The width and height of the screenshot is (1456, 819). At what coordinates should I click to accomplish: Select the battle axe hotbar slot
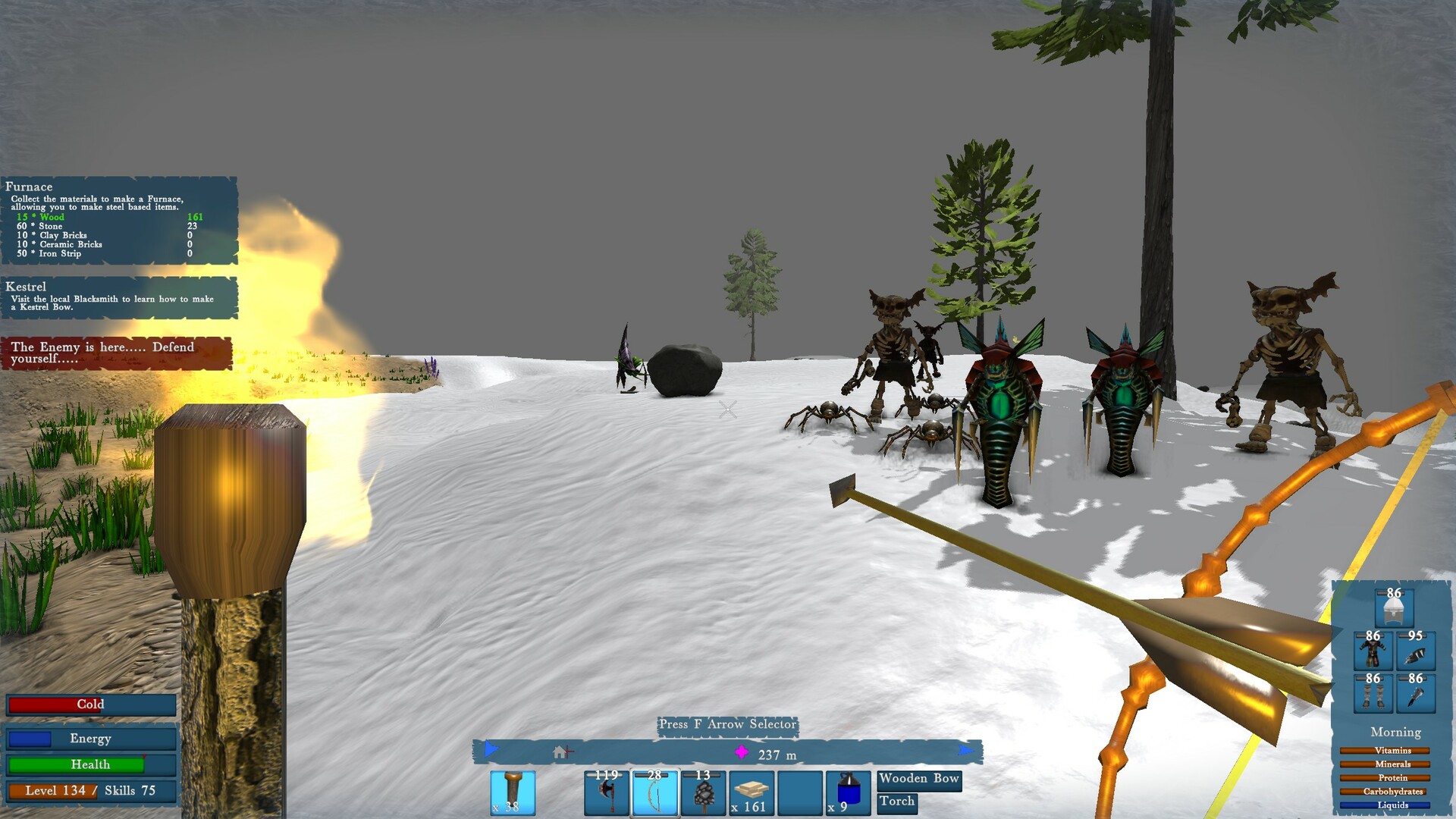click(x=606, y=795)
